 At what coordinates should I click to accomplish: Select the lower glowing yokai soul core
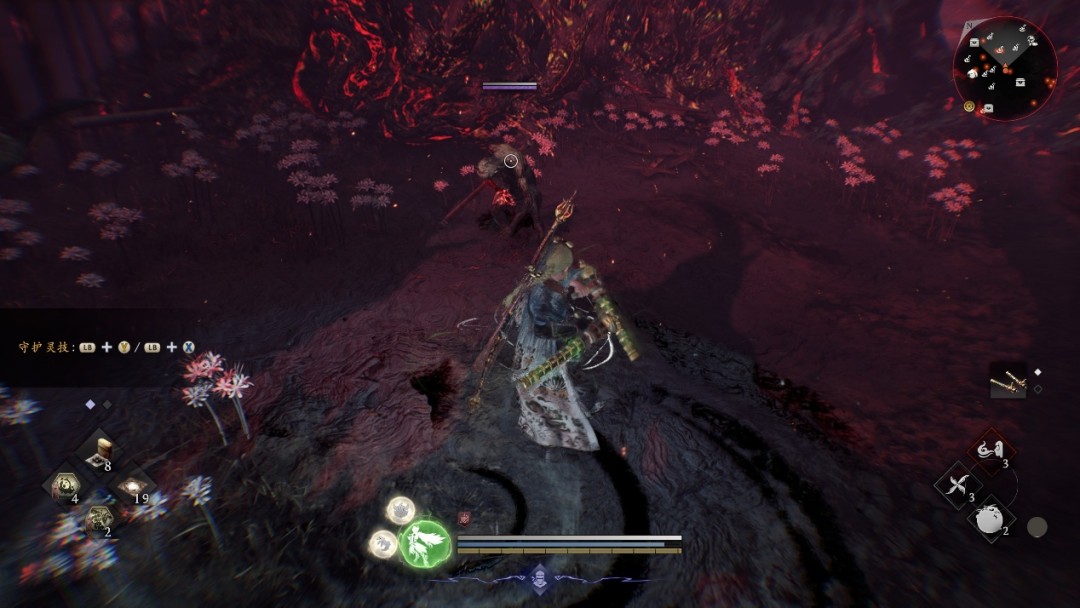pyautogui.click(x=382, y=543)
